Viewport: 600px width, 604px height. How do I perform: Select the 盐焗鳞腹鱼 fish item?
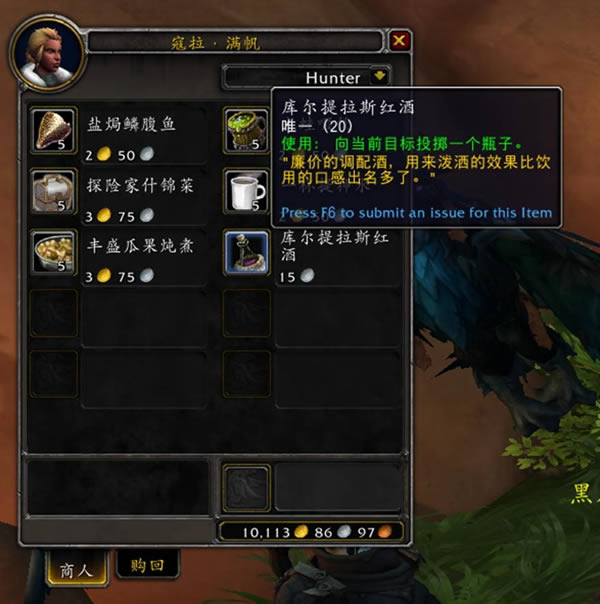54,130
